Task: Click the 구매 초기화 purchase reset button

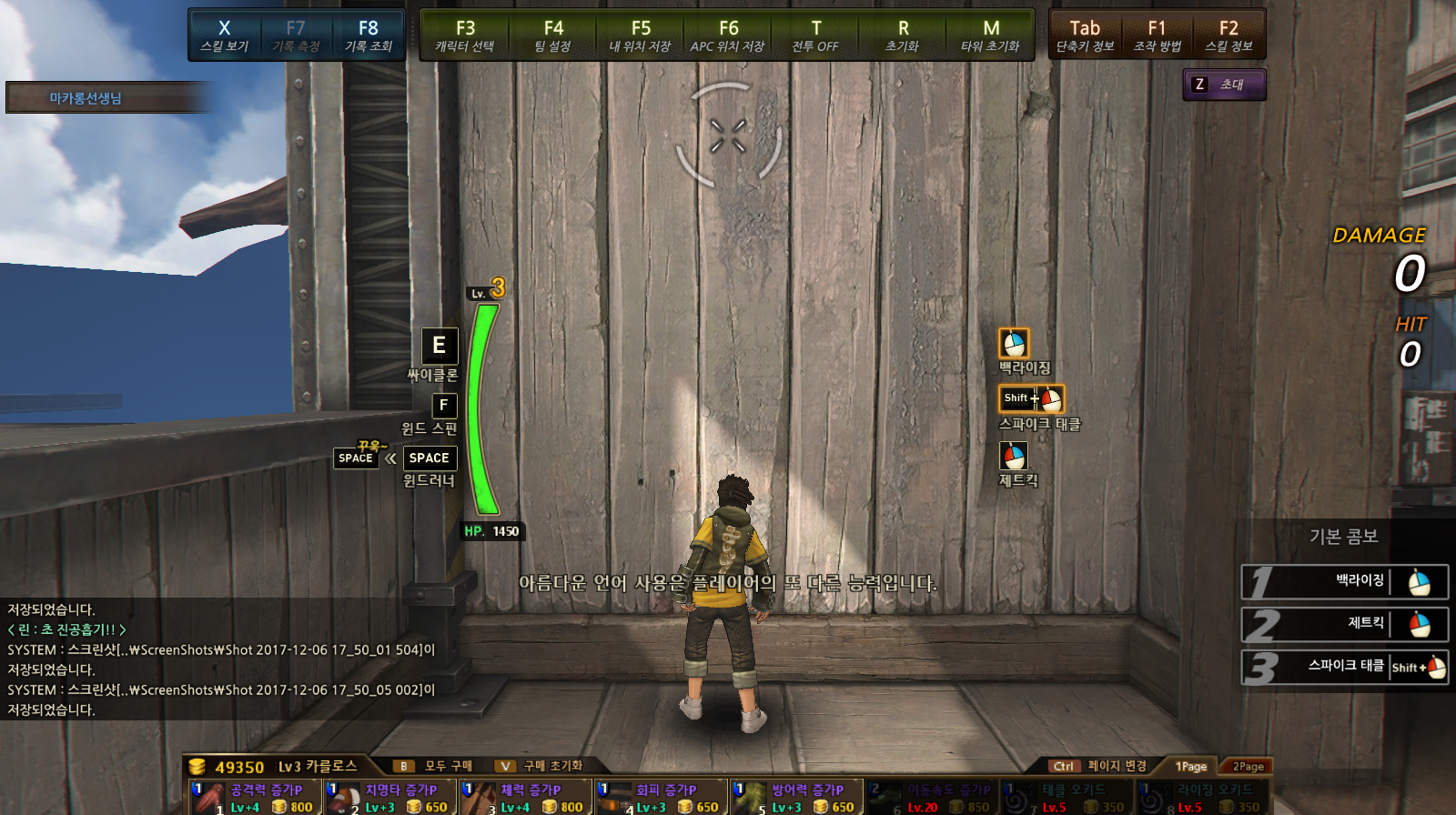Action: [541, 766]
